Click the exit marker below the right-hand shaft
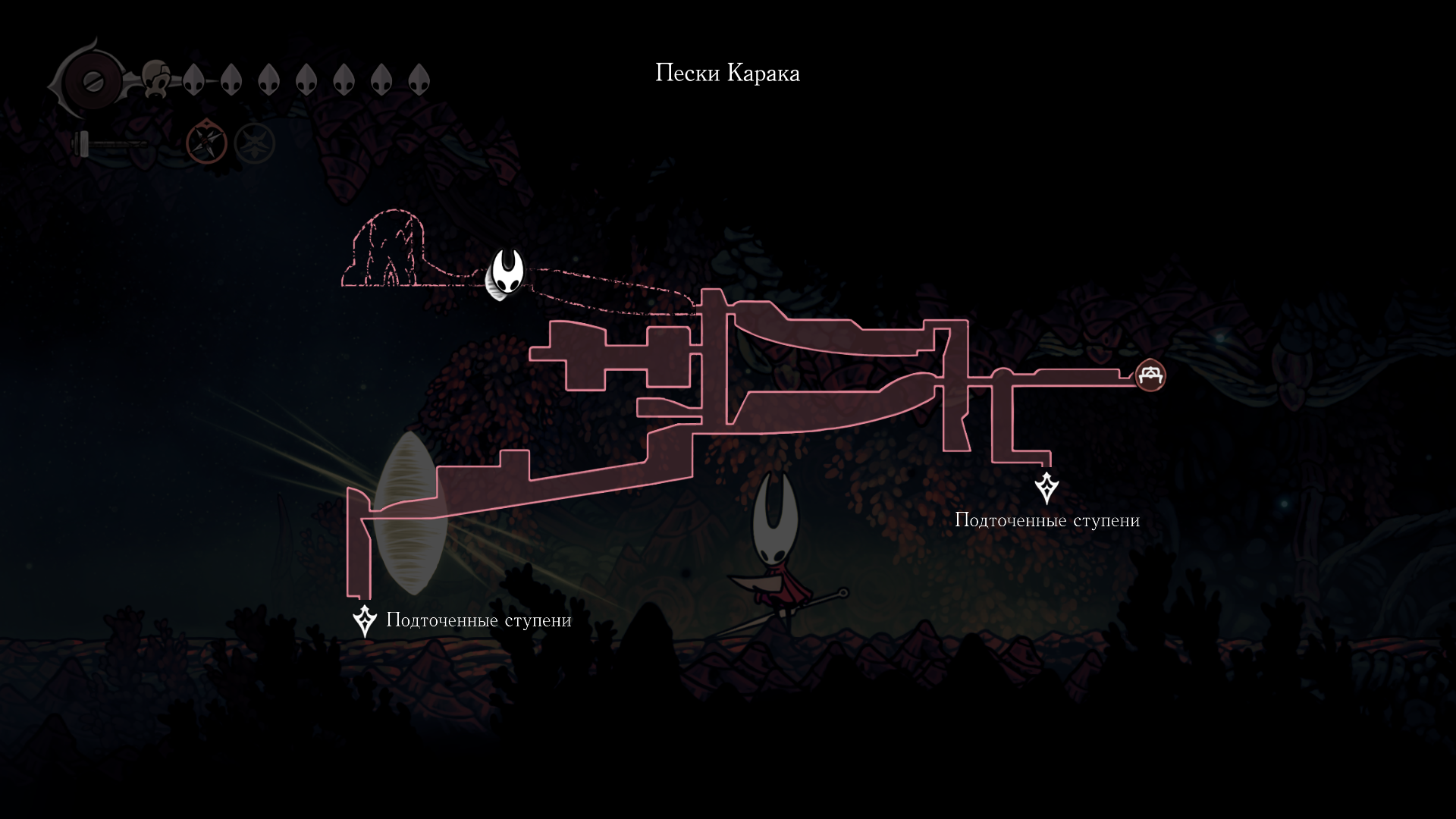Screen dimensions: 1456x819 tap(1046, 488)
